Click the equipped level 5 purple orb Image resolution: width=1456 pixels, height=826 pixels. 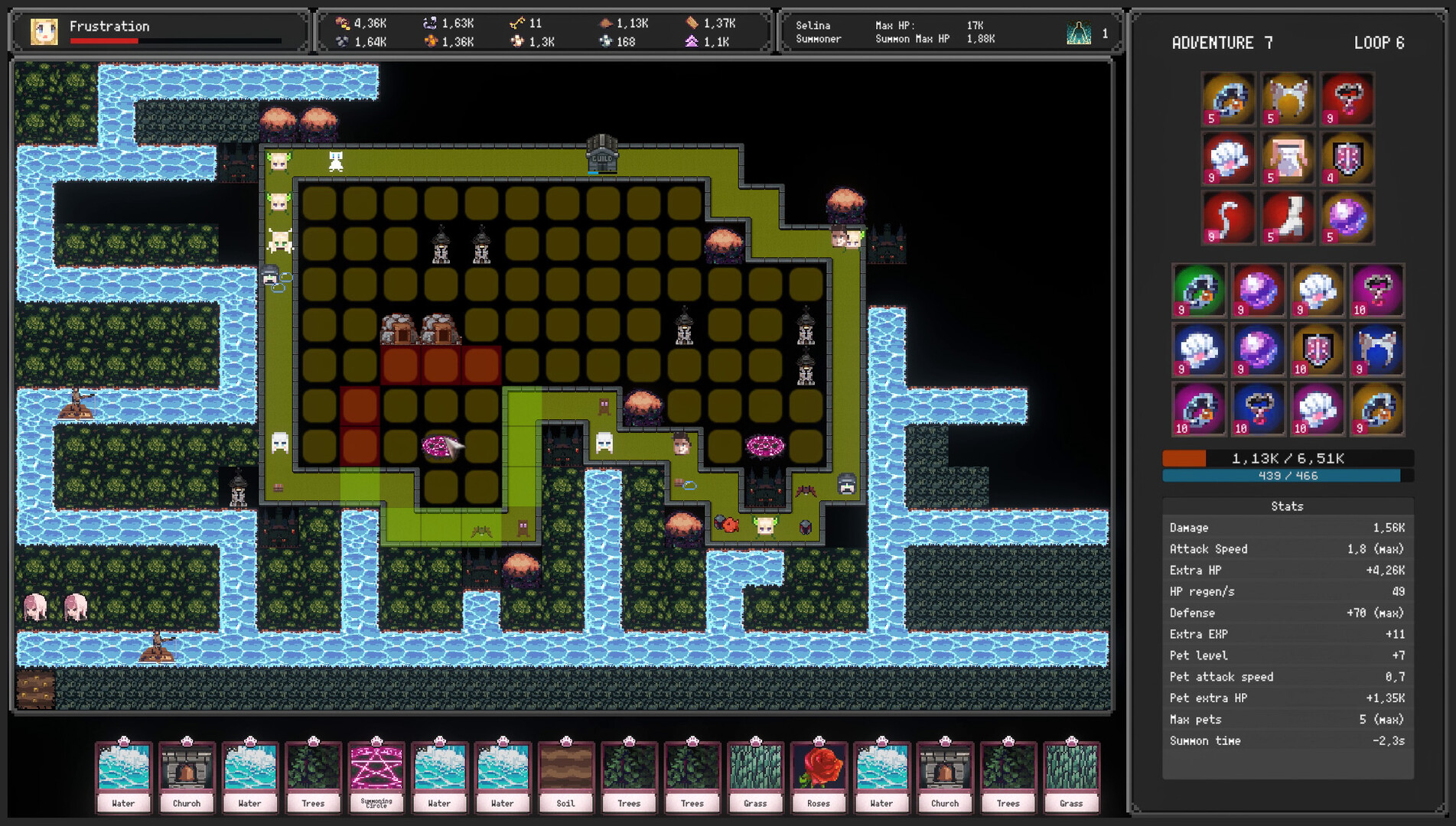(x=1347, y=218)
